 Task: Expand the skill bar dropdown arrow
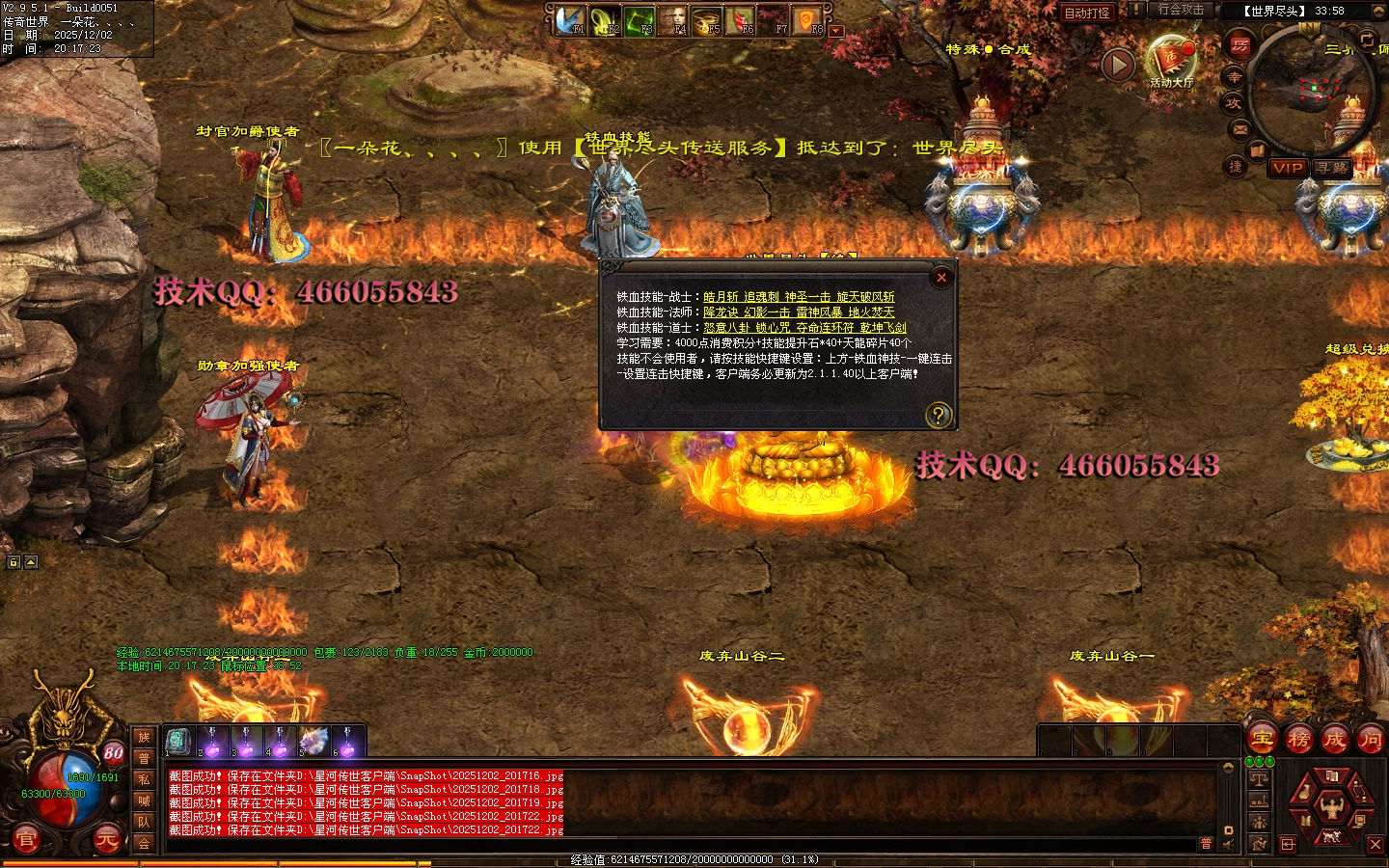coord(836,31)
